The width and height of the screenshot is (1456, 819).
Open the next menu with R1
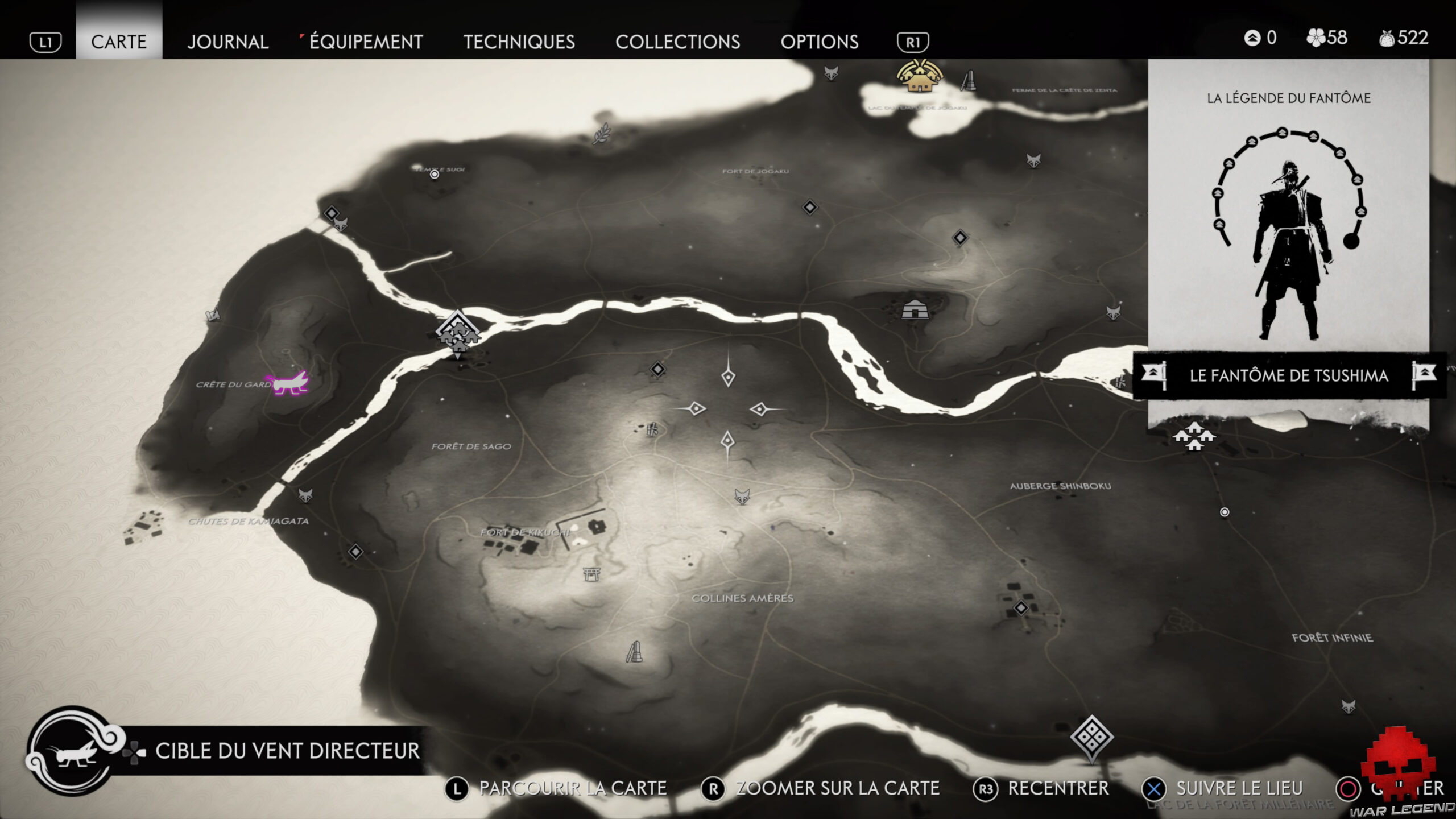[913, 42]
